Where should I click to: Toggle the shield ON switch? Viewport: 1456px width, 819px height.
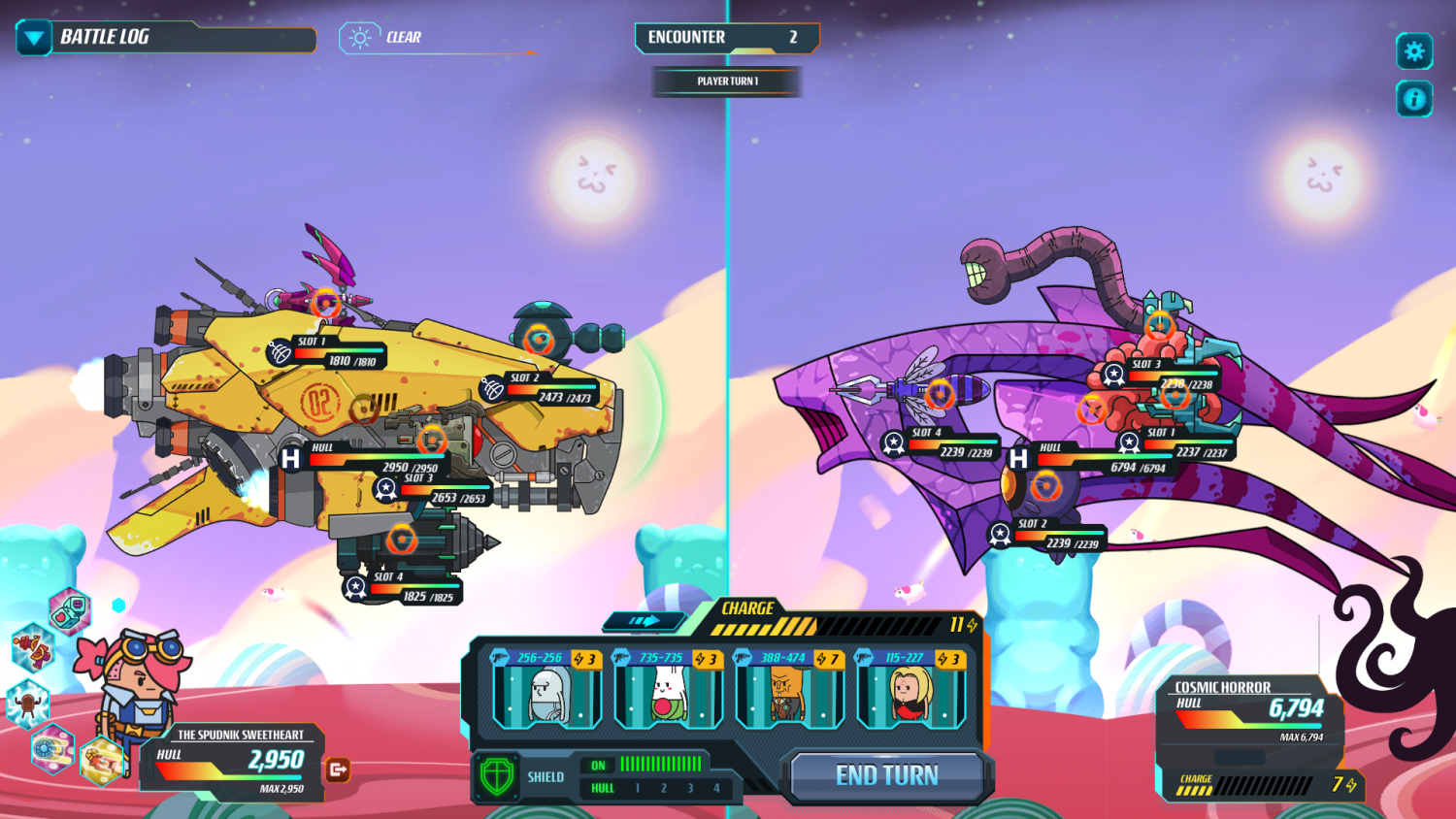[x=599, y=765]
